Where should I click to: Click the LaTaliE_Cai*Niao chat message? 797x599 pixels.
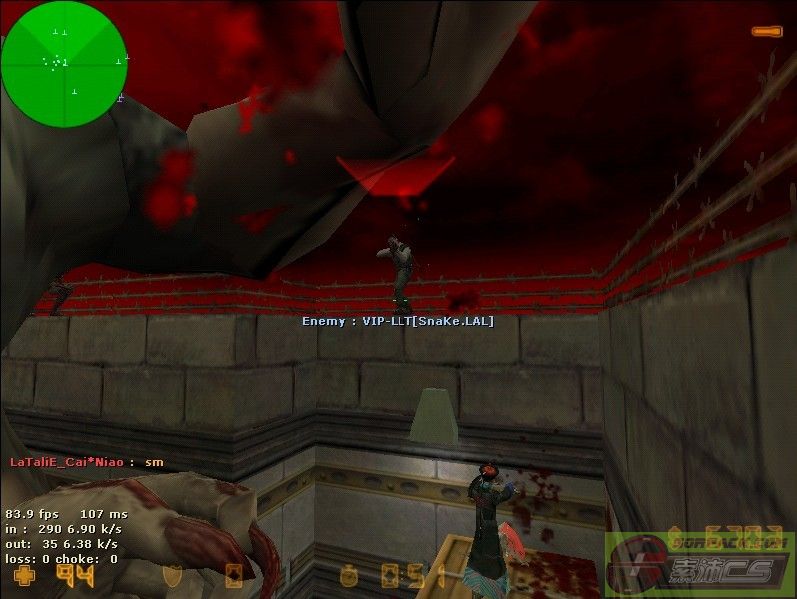(86, 462)
